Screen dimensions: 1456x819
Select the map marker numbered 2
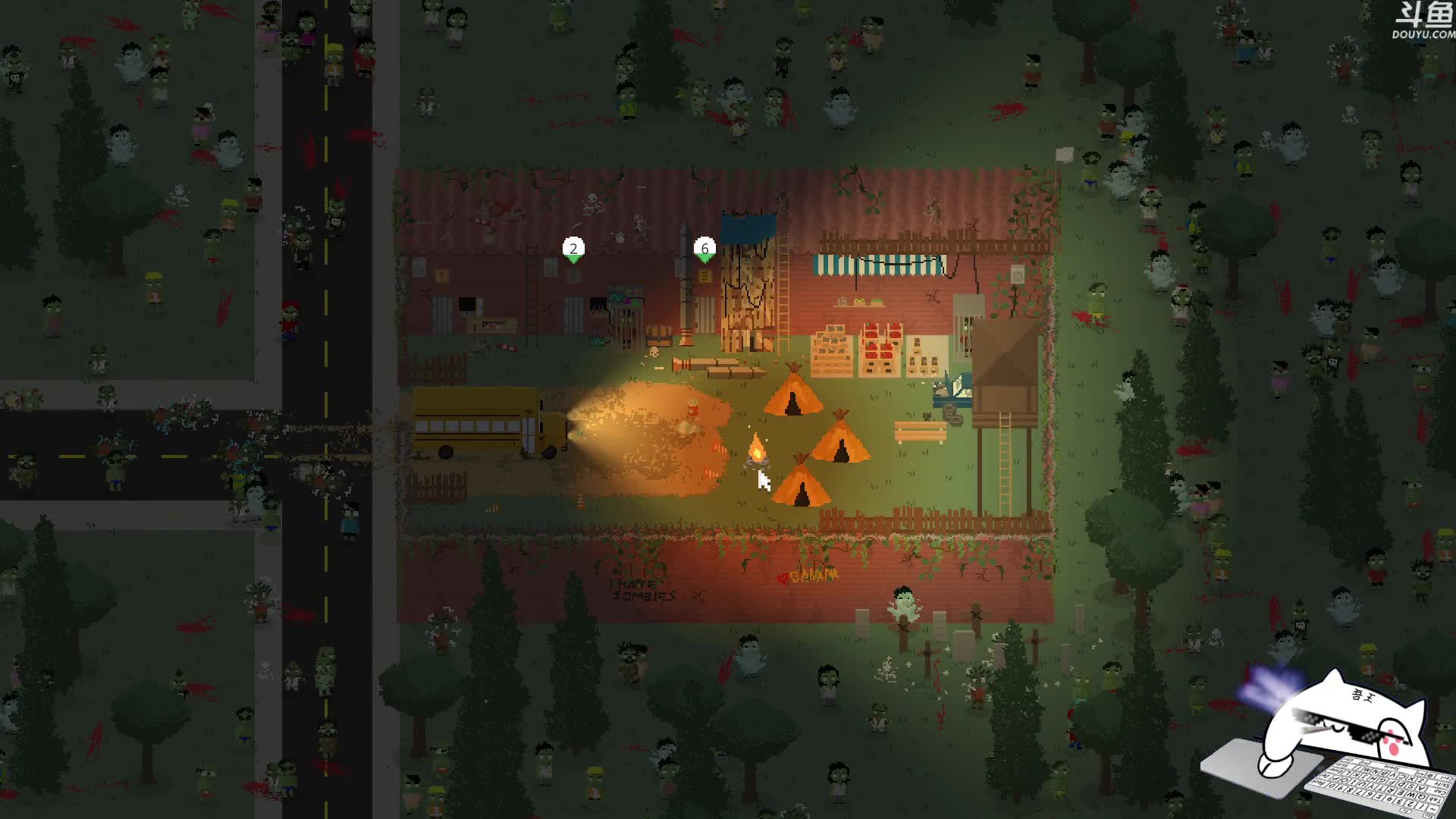(x=573, y=249)
